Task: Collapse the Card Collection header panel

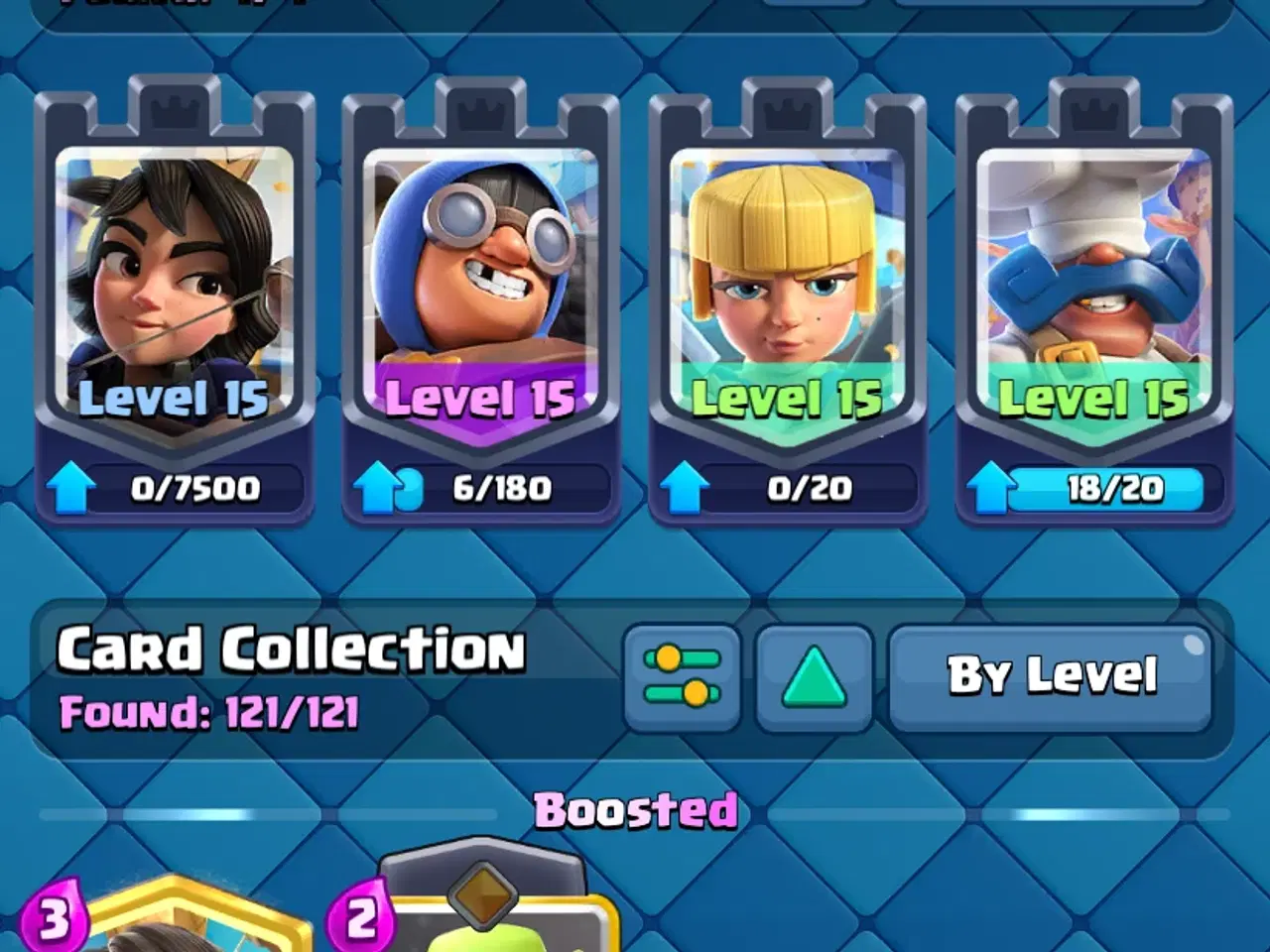Action: [293, 650]
